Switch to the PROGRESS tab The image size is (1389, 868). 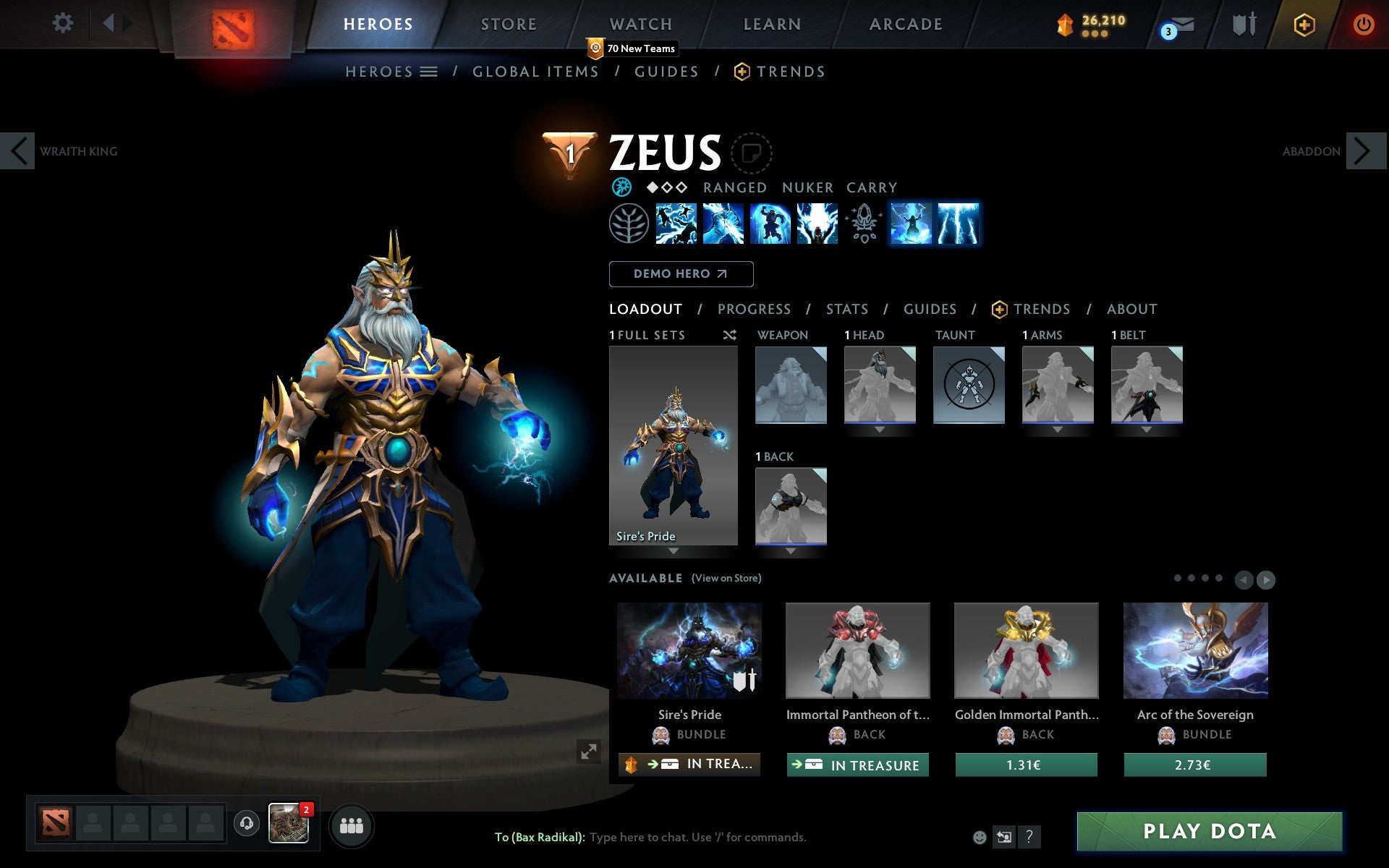click(x=754, y=309)
